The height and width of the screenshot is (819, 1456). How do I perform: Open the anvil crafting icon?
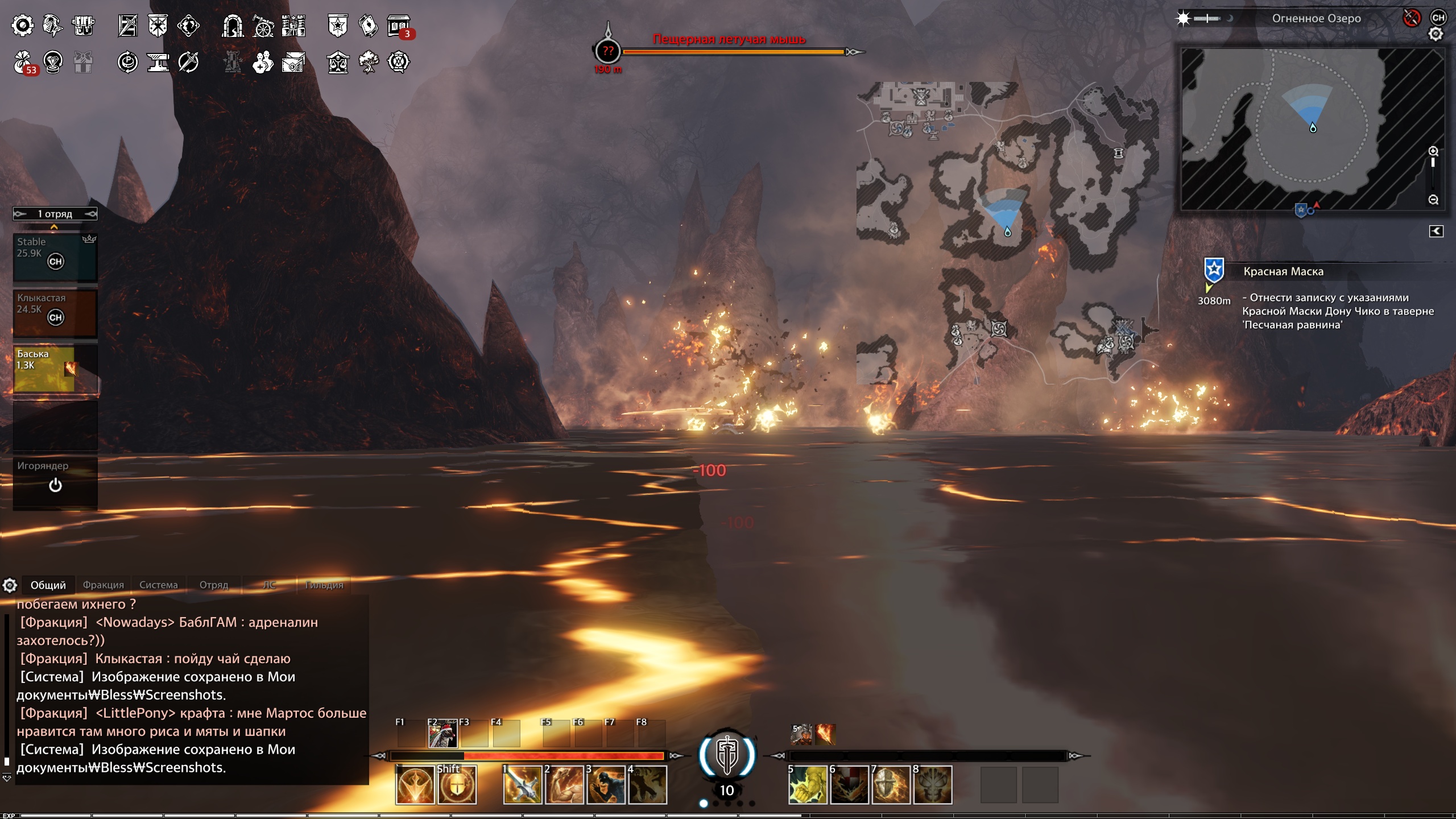pos(158,62)
